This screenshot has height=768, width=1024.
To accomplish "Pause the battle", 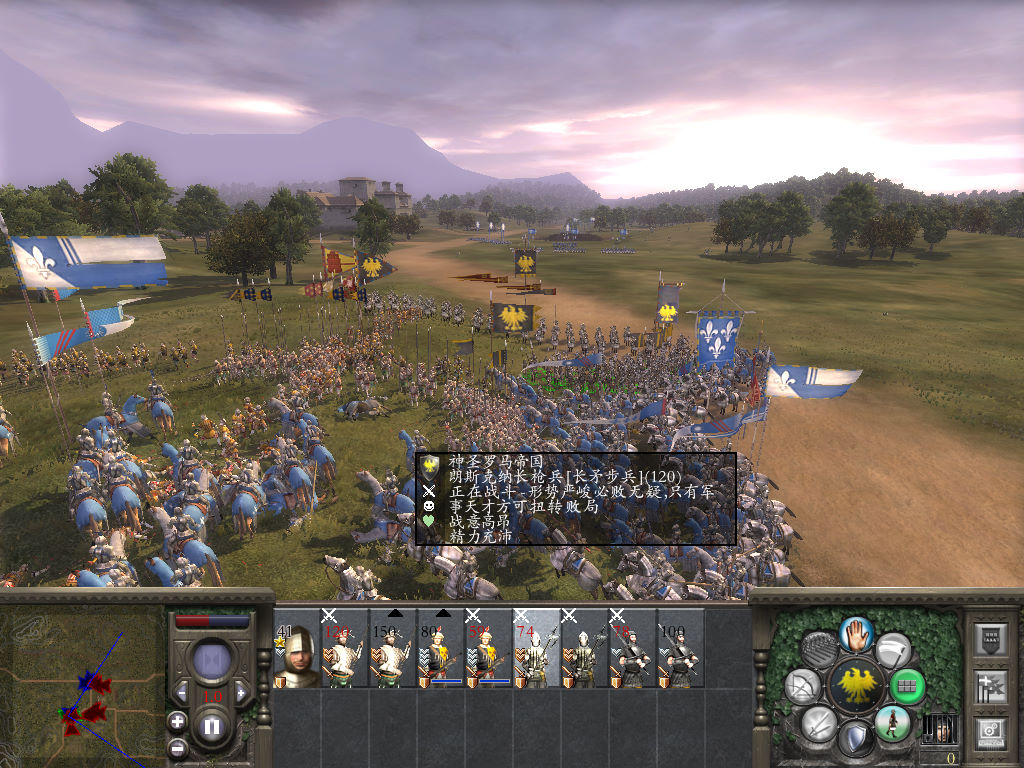I will [x=212, y=727].
